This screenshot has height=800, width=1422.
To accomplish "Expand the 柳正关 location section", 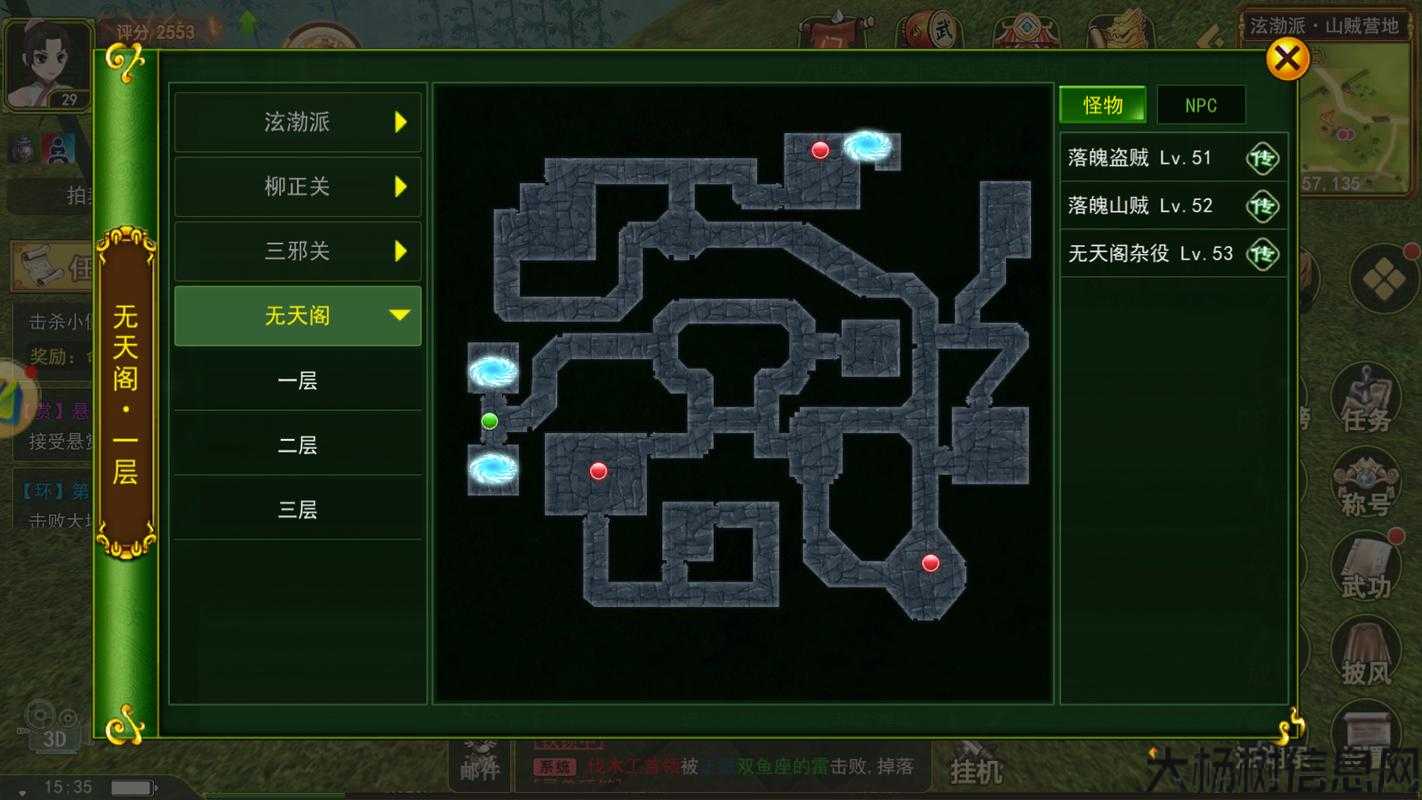I will point(297,186).
